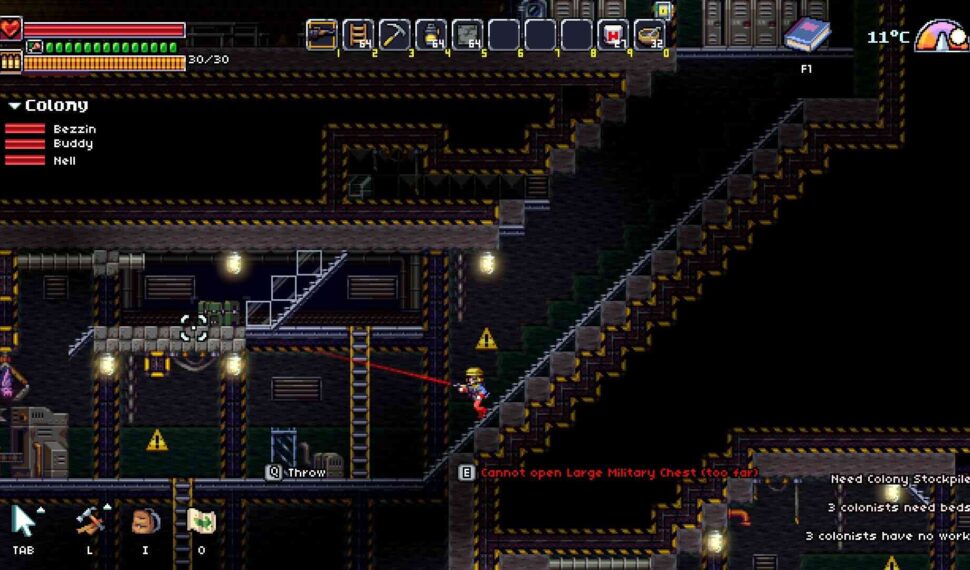Select the food bowl hotbar slot
The width and height of the screenshot is (970, 570).
tap(649, 35)
